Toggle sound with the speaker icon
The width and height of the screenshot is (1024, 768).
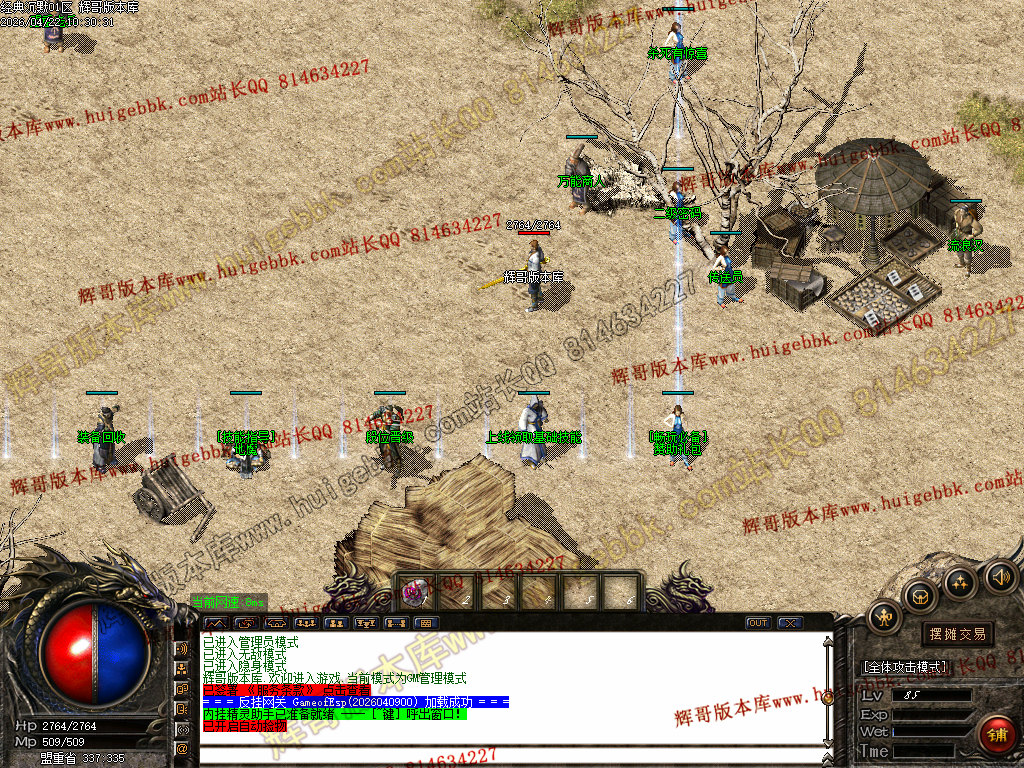click(x=999, y=576)
